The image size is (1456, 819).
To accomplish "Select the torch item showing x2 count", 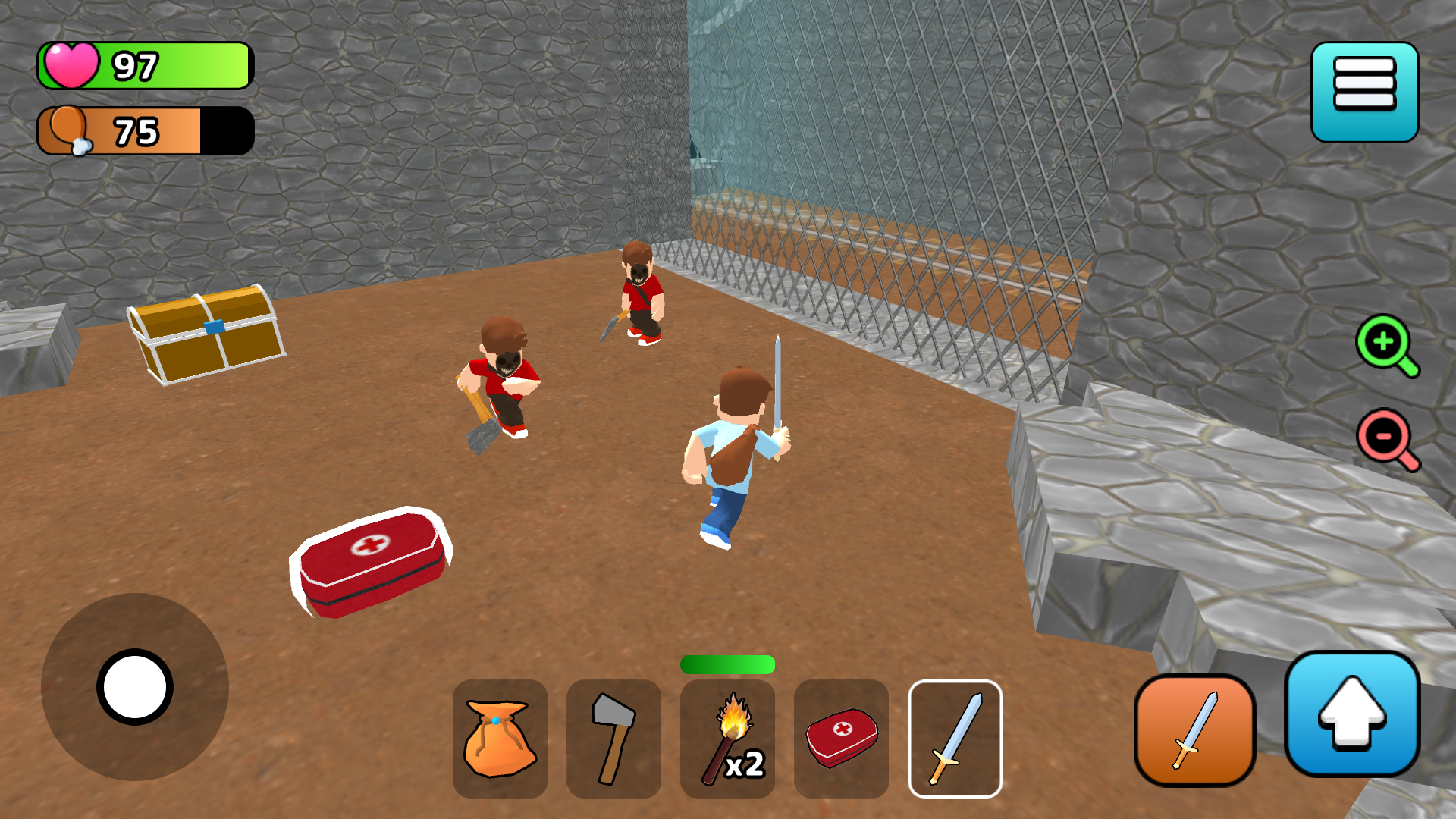I will tap(727, 738).
